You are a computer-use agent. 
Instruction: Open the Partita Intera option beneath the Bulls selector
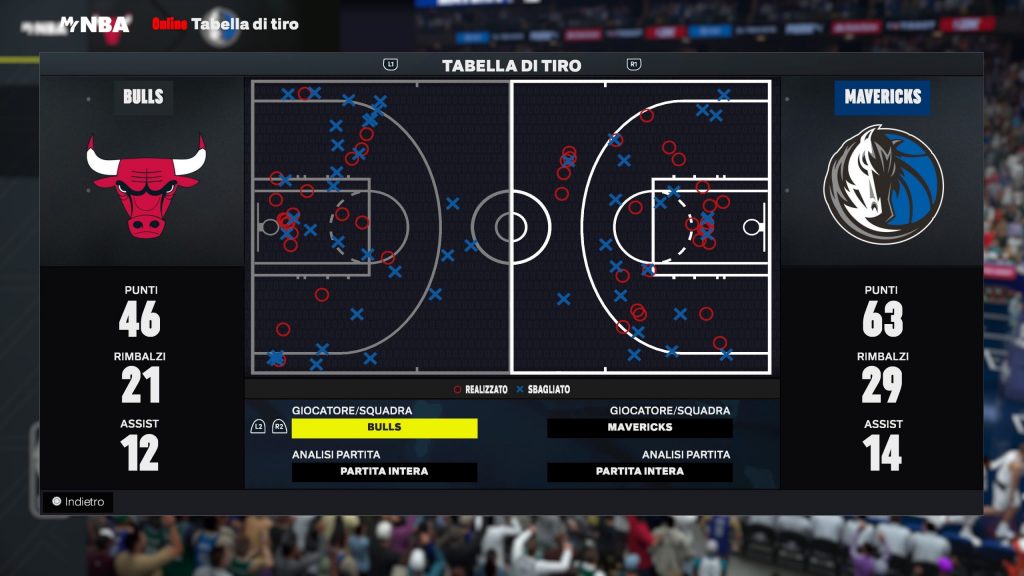coord(384,472)
